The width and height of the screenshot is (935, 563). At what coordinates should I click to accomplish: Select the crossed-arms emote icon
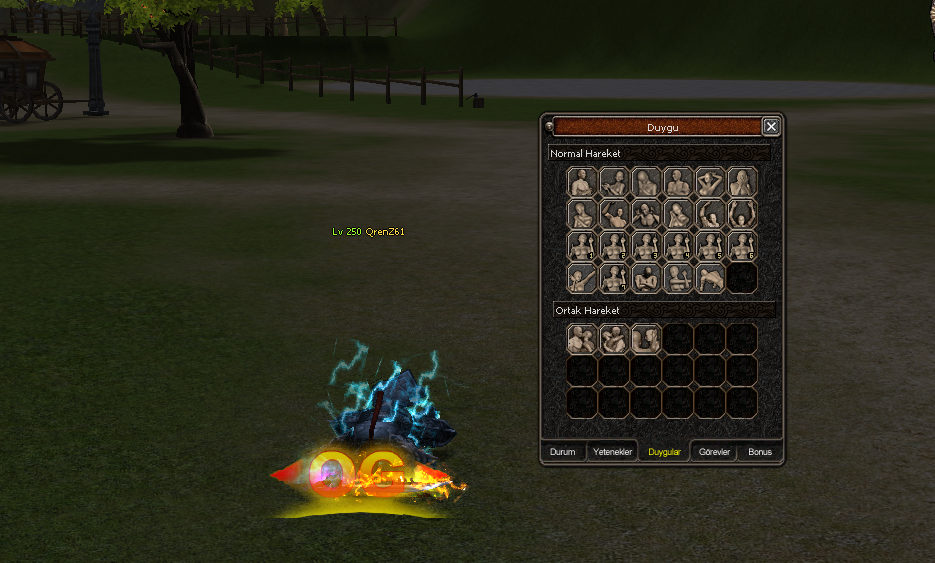[646, 279]
